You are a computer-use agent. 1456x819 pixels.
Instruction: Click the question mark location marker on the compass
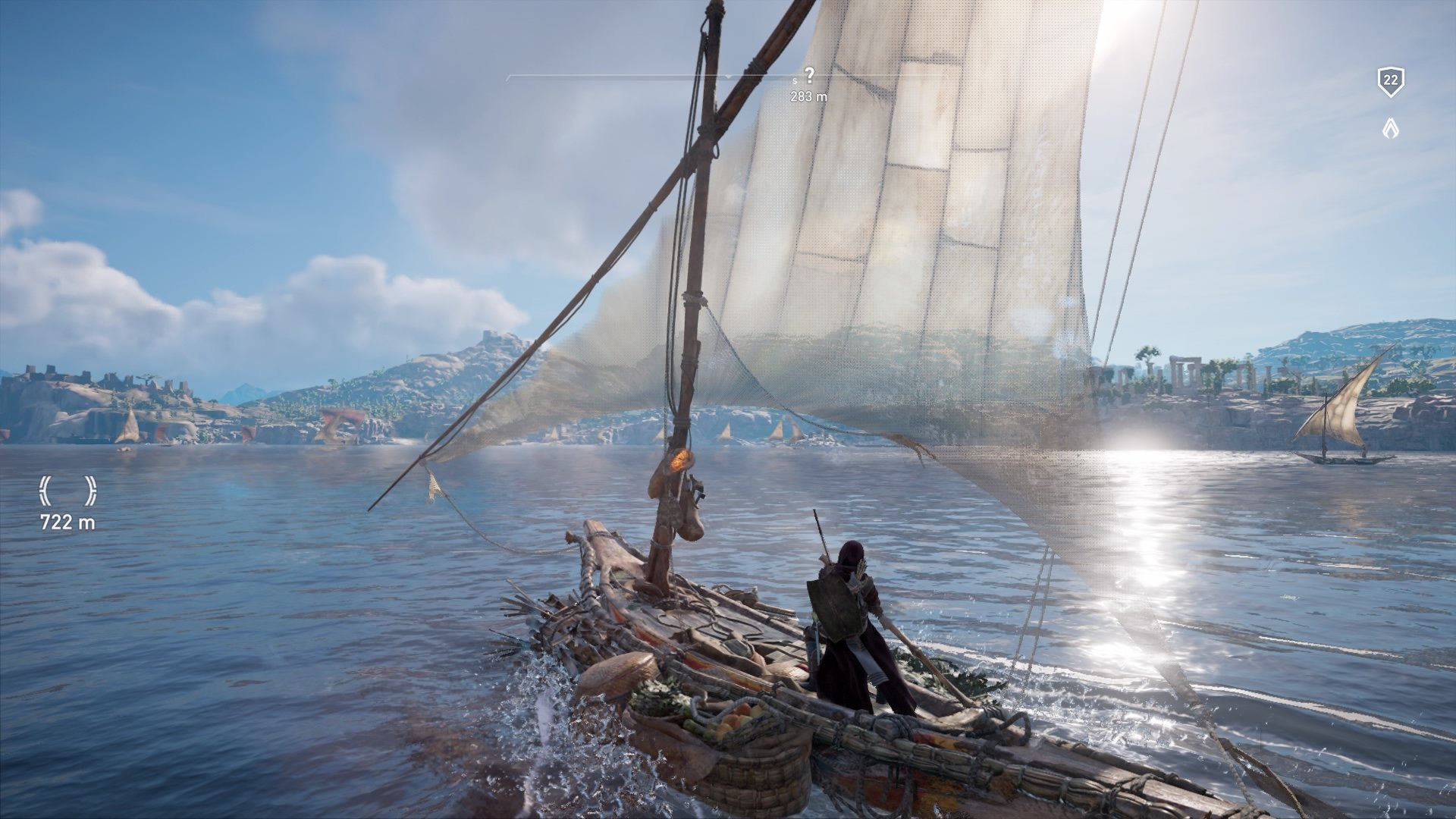coord(810,74)
